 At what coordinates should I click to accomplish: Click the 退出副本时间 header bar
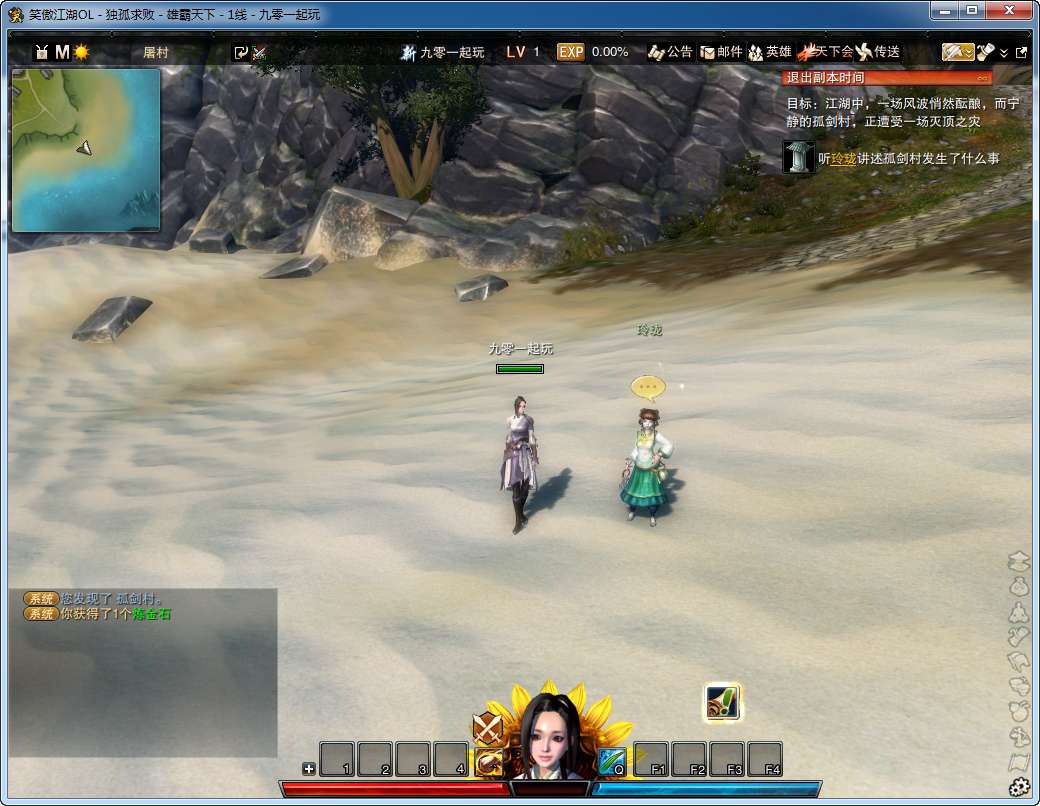pyautogui.click(x=887, y=78)
